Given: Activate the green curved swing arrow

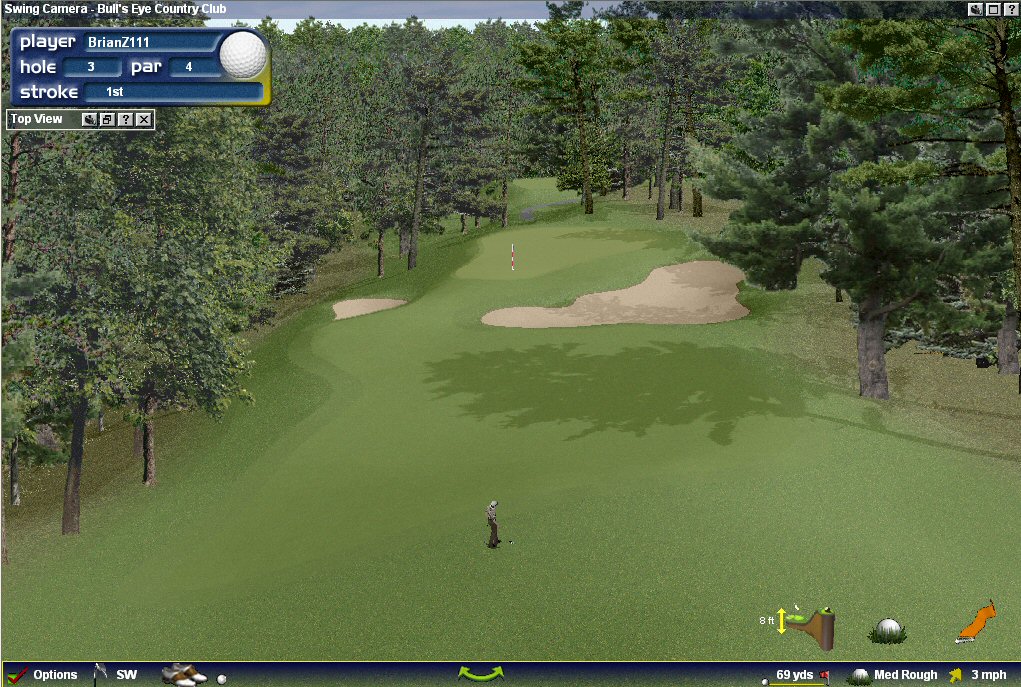Looking at the screenshot, I should (480, 674).
